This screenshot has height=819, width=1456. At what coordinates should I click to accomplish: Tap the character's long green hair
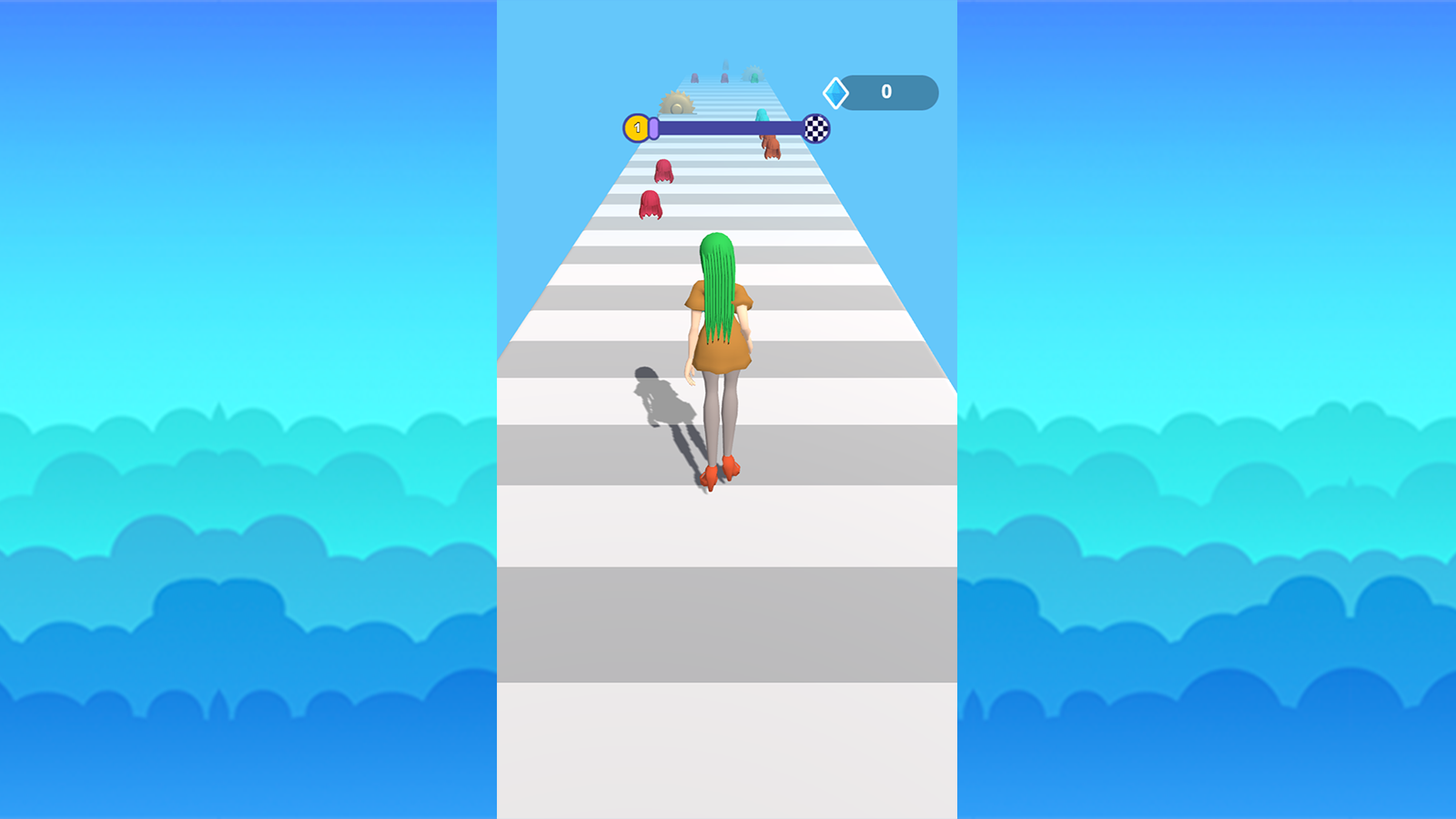(719, 282)
